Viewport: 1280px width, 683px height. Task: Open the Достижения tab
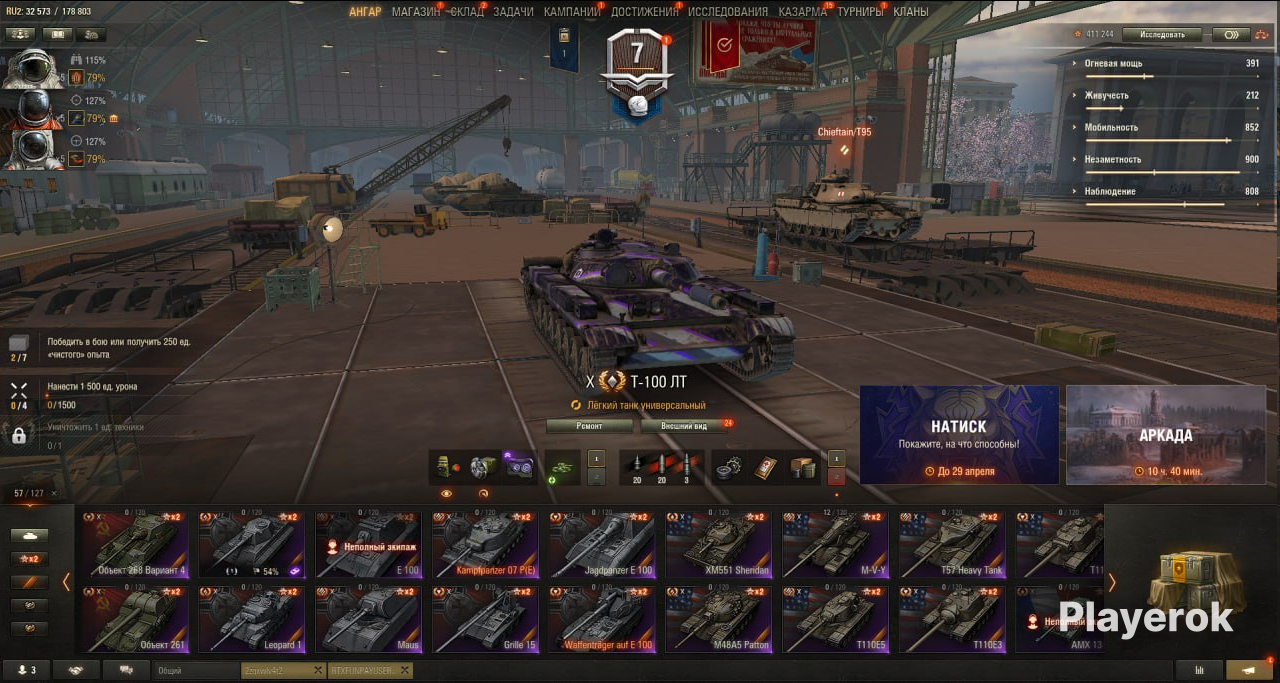(x=644, y=12)
